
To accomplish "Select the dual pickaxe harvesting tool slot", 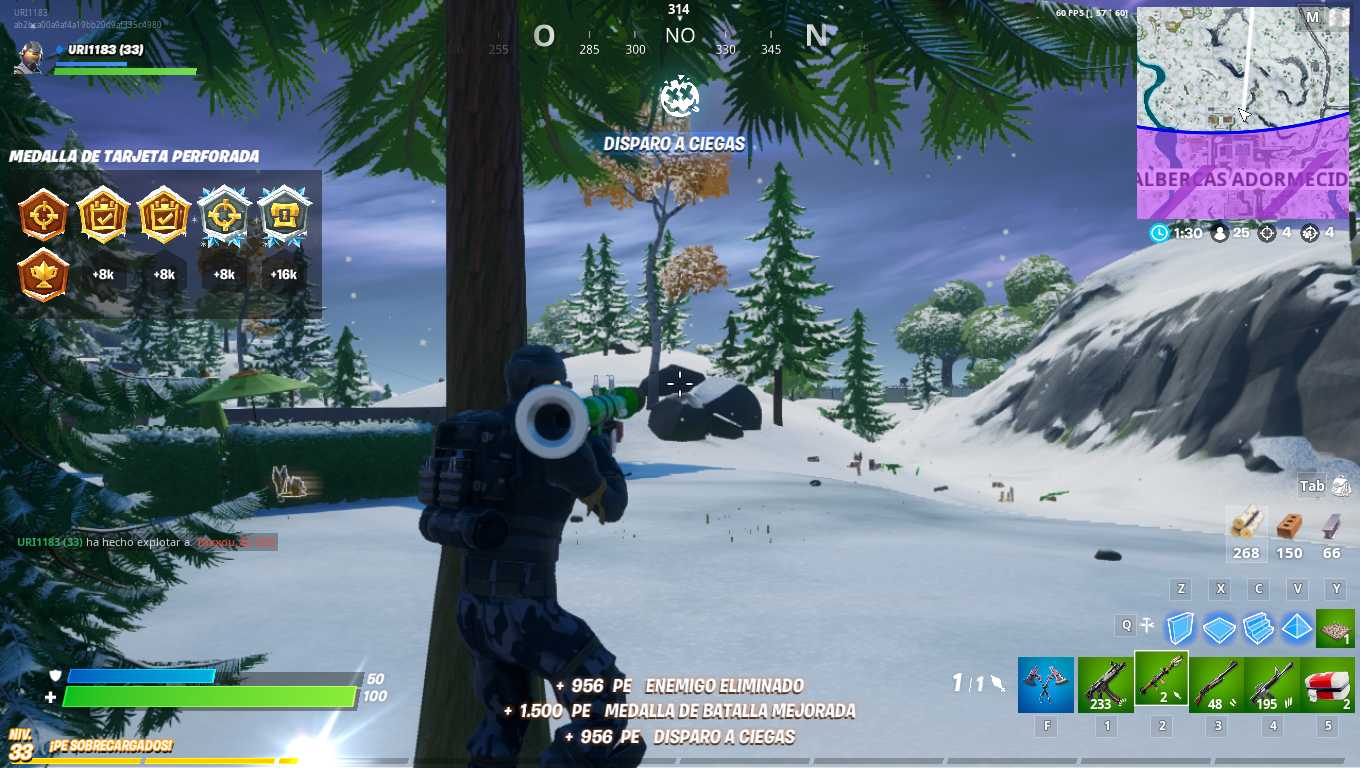I will click(x=1046, y=685).
